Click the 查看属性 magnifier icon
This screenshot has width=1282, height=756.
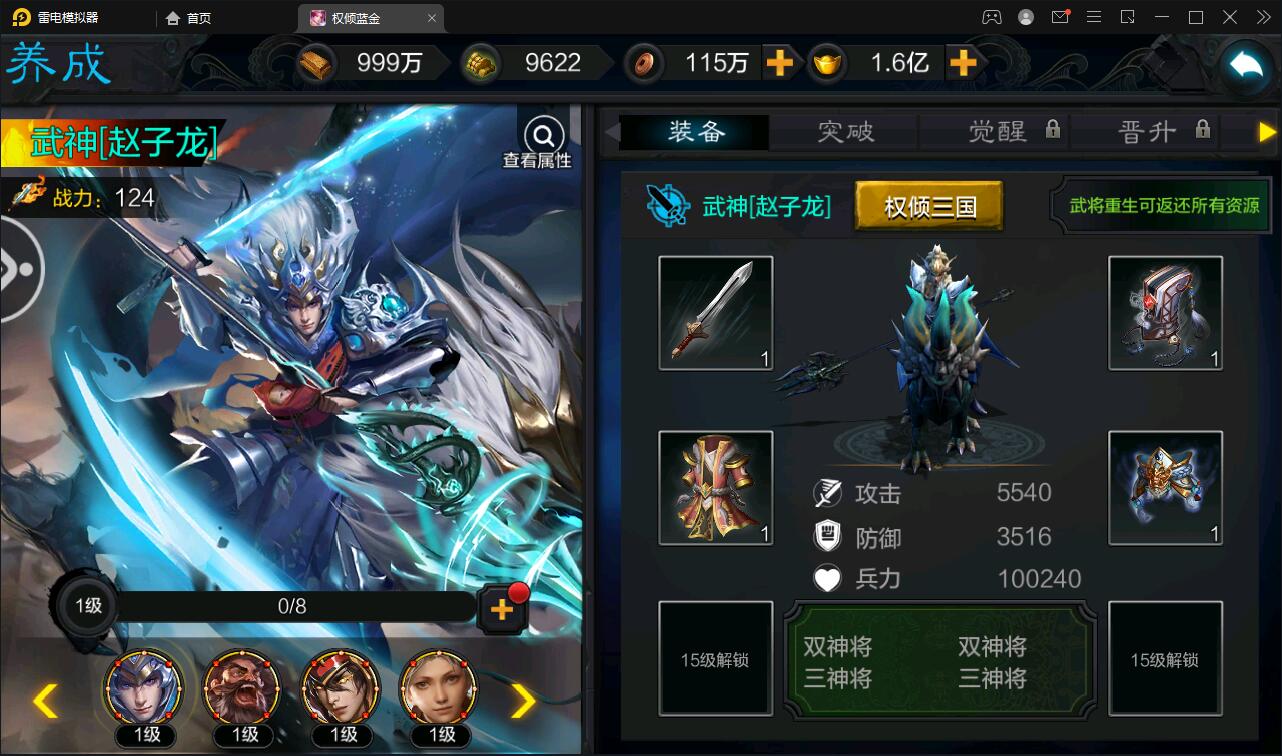pos(542,135)
